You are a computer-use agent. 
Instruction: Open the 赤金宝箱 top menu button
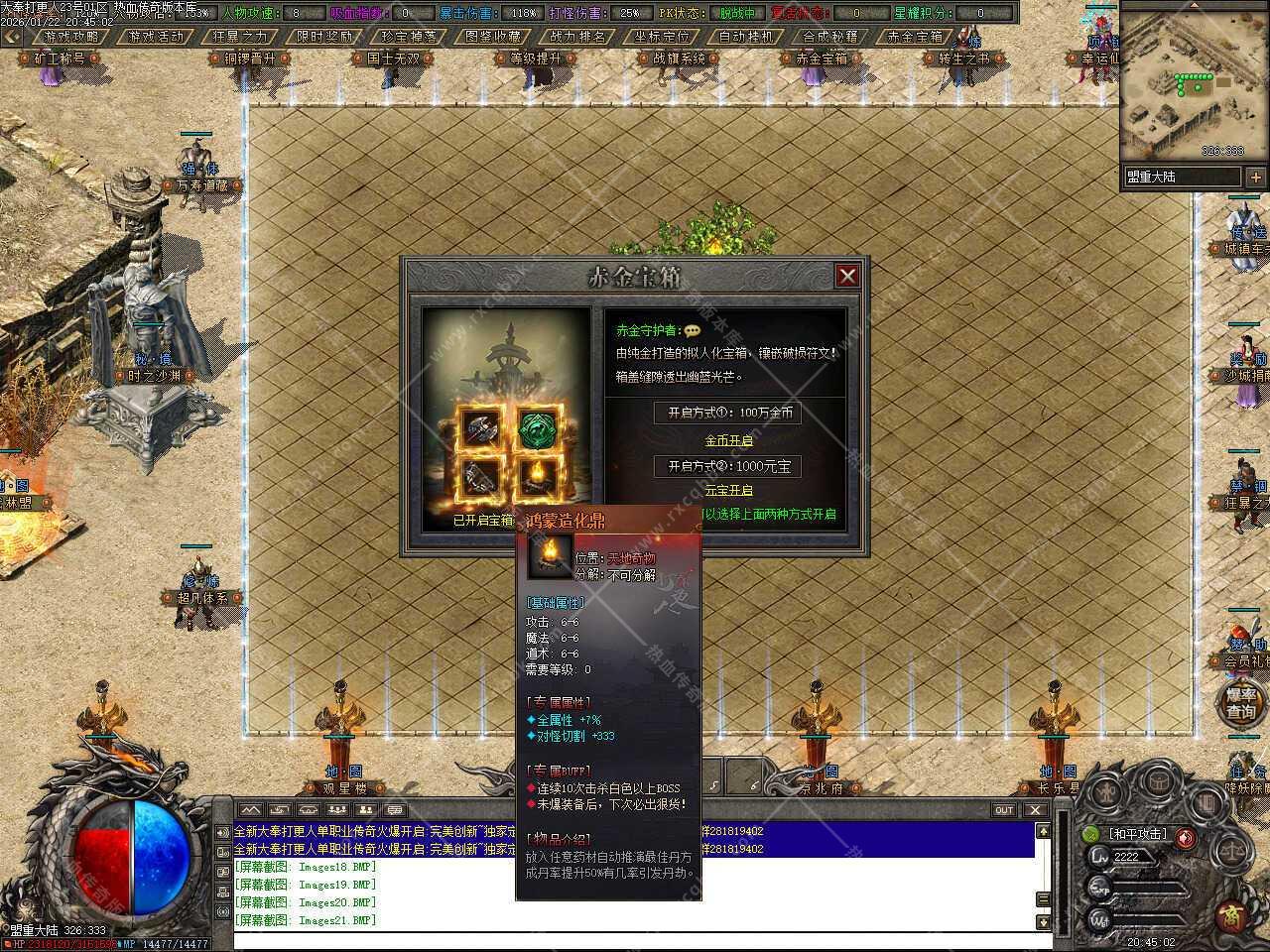coord(915,37)
